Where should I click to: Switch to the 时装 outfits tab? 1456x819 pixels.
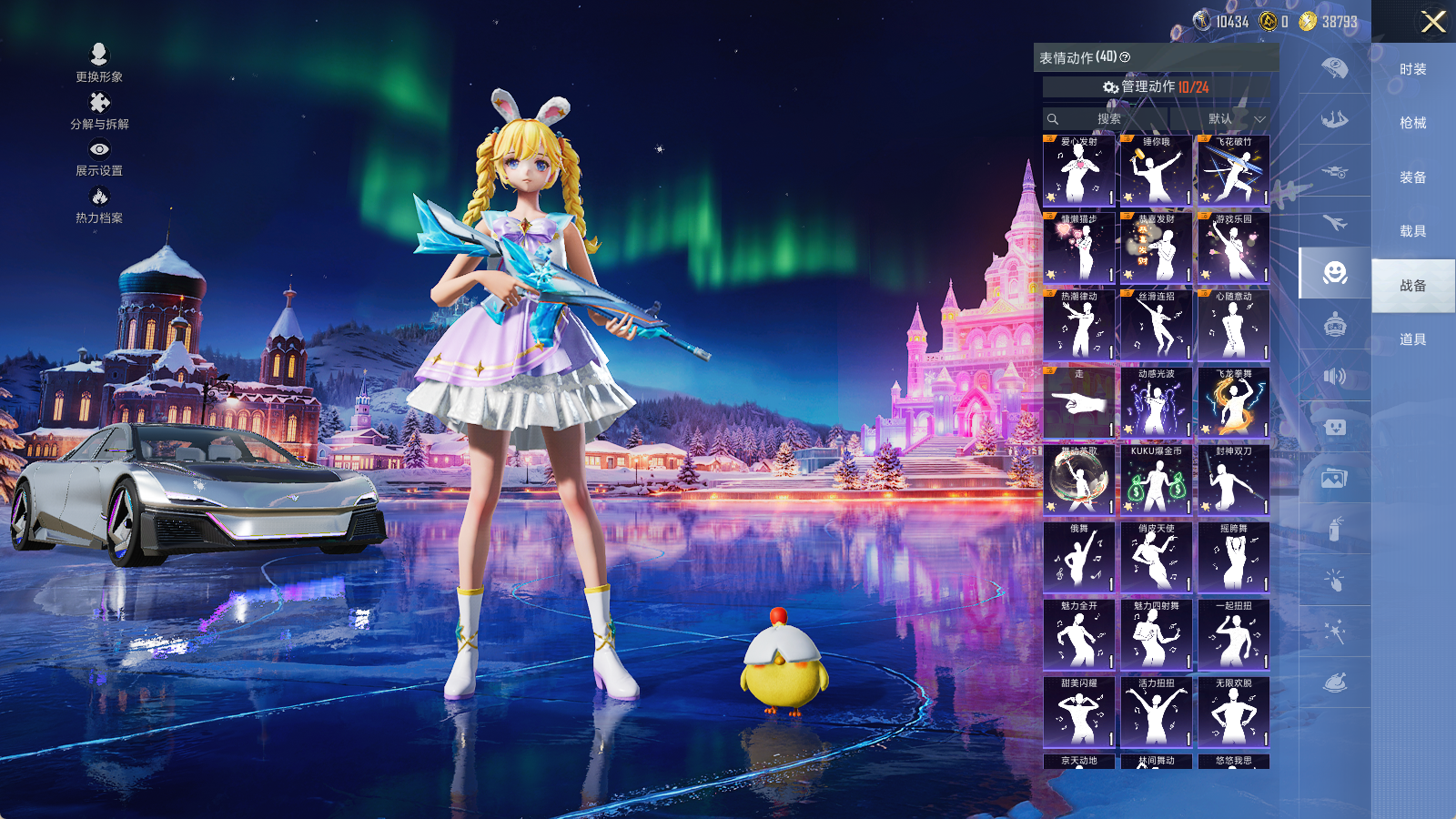click(x=1412, y=69)
